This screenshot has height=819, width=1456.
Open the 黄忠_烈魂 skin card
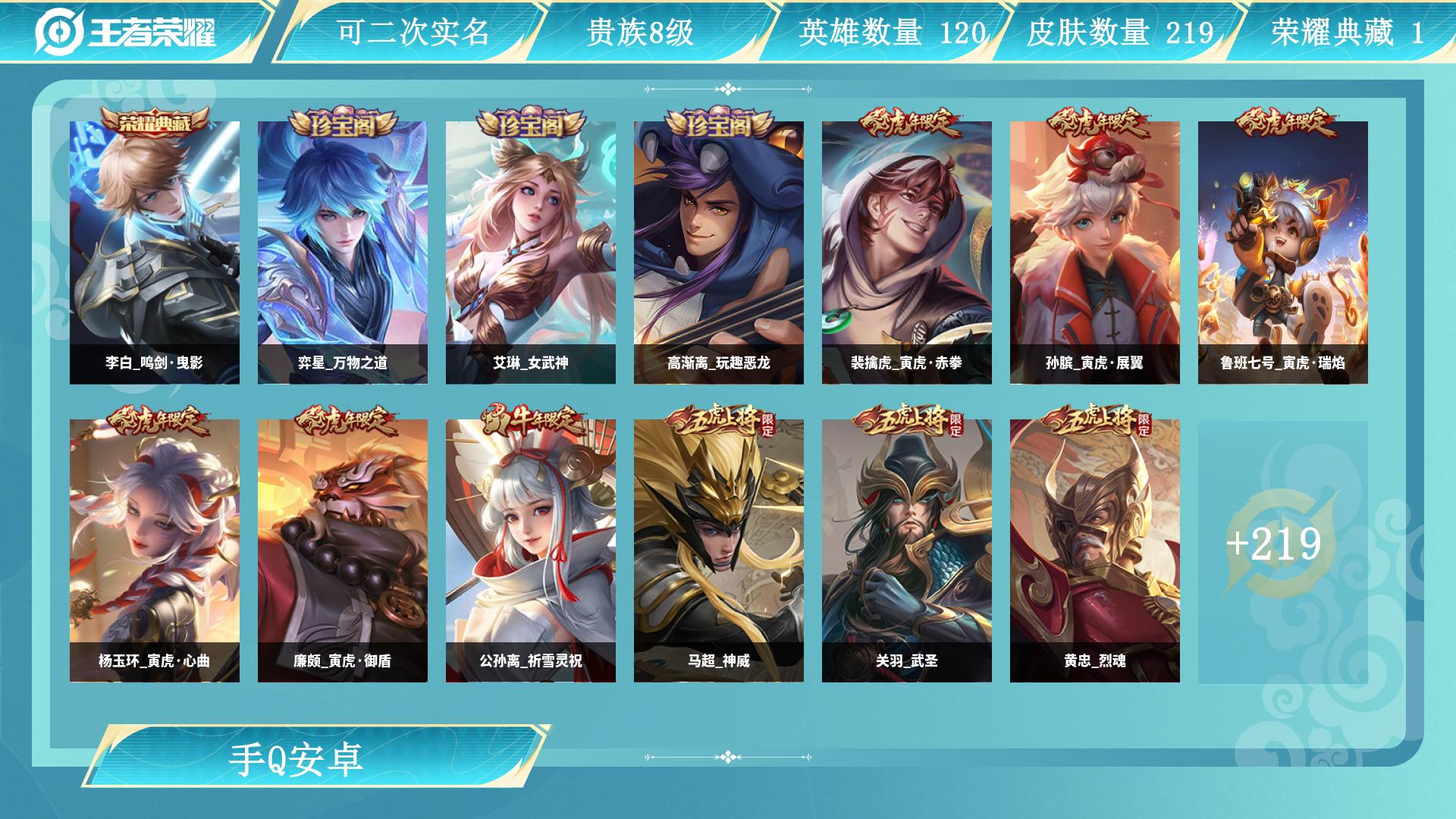[1095, 551]
